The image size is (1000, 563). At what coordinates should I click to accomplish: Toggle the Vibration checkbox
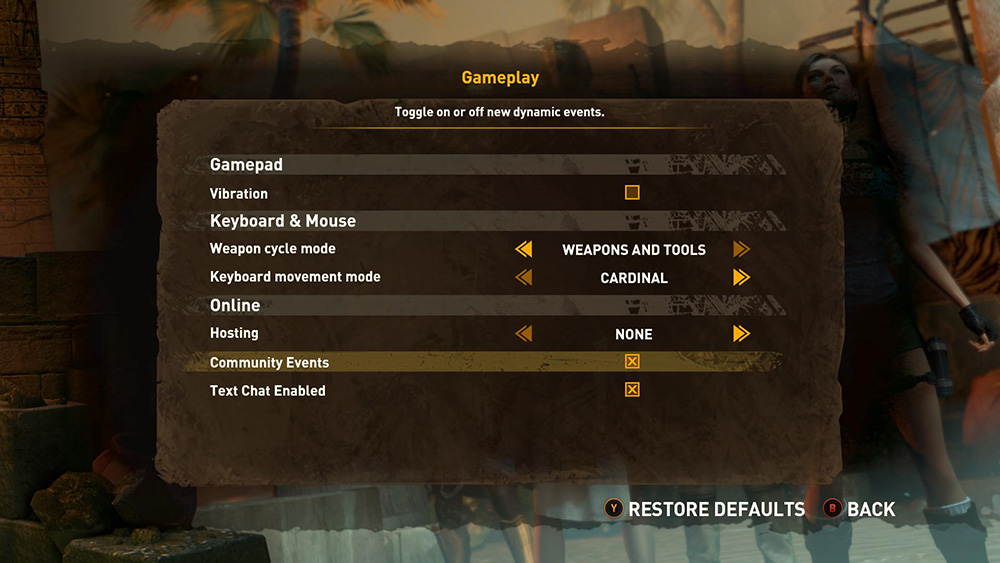click(x=632, y=193)
